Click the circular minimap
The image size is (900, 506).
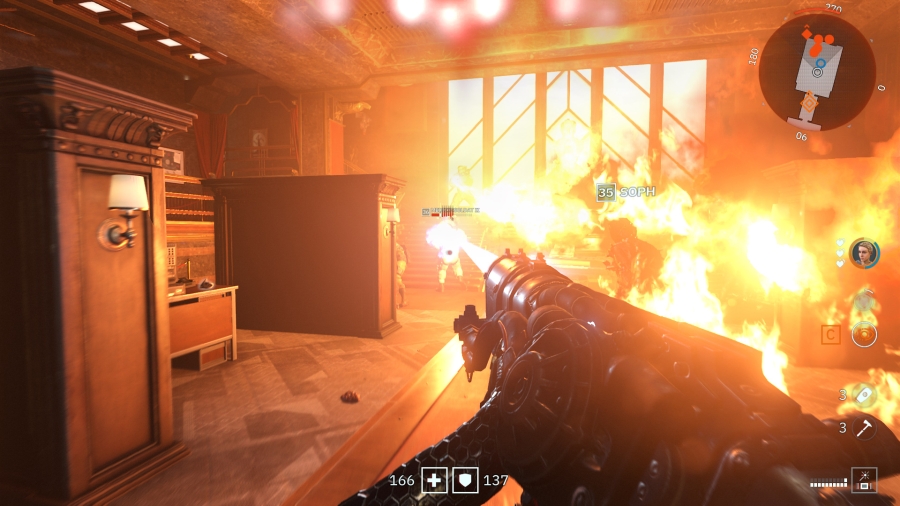817,72
